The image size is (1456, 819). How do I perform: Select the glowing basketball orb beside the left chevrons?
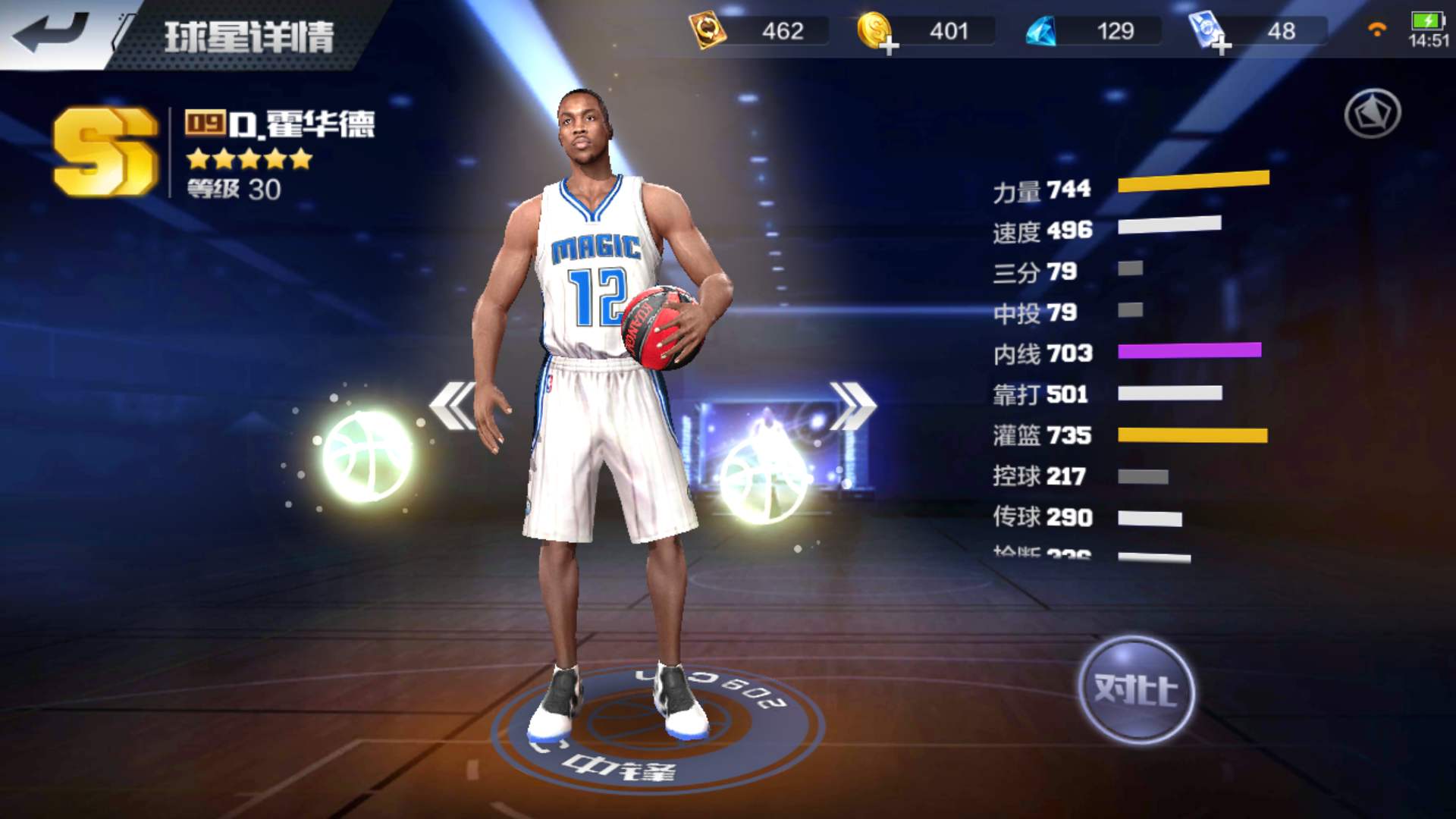coord(367,455)
